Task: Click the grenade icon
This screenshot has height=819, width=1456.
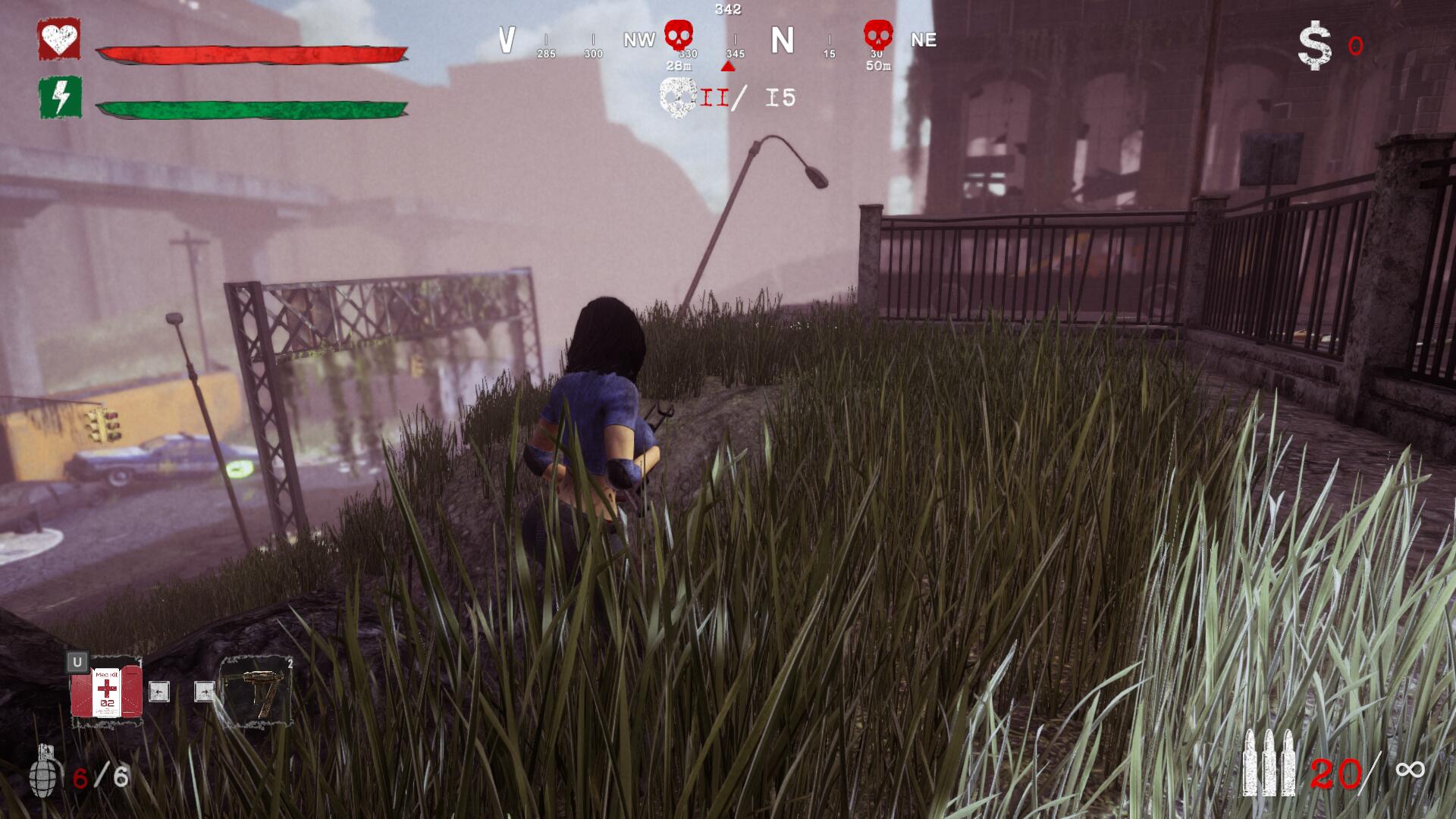Action: (45, 771)
